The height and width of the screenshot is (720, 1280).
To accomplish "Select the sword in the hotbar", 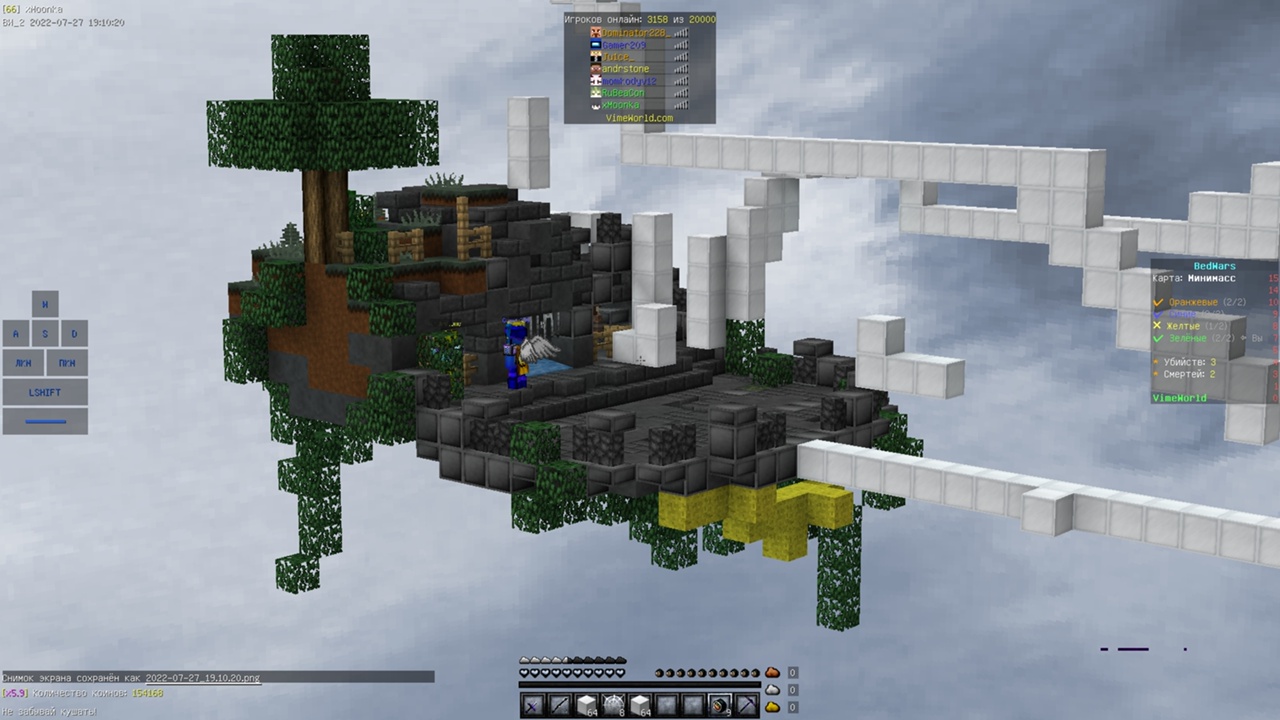I will [x=533, y=706].
